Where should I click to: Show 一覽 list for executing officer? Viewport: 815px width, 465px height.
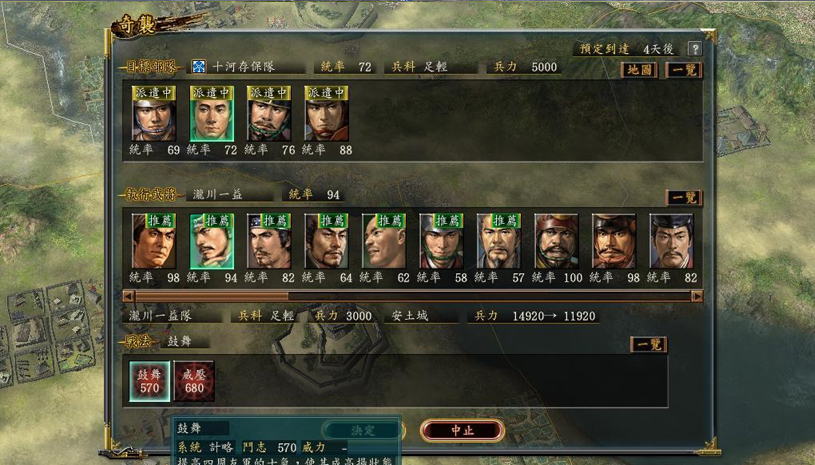tap(684, 198)
